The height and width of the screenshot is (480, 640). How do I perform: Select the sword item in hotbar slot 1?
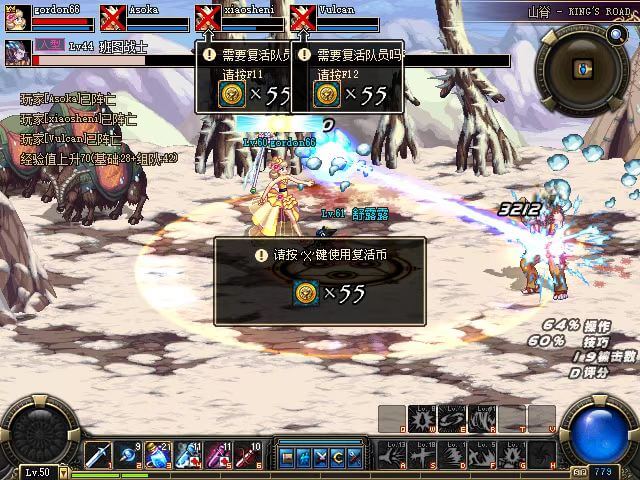point(97,455)
